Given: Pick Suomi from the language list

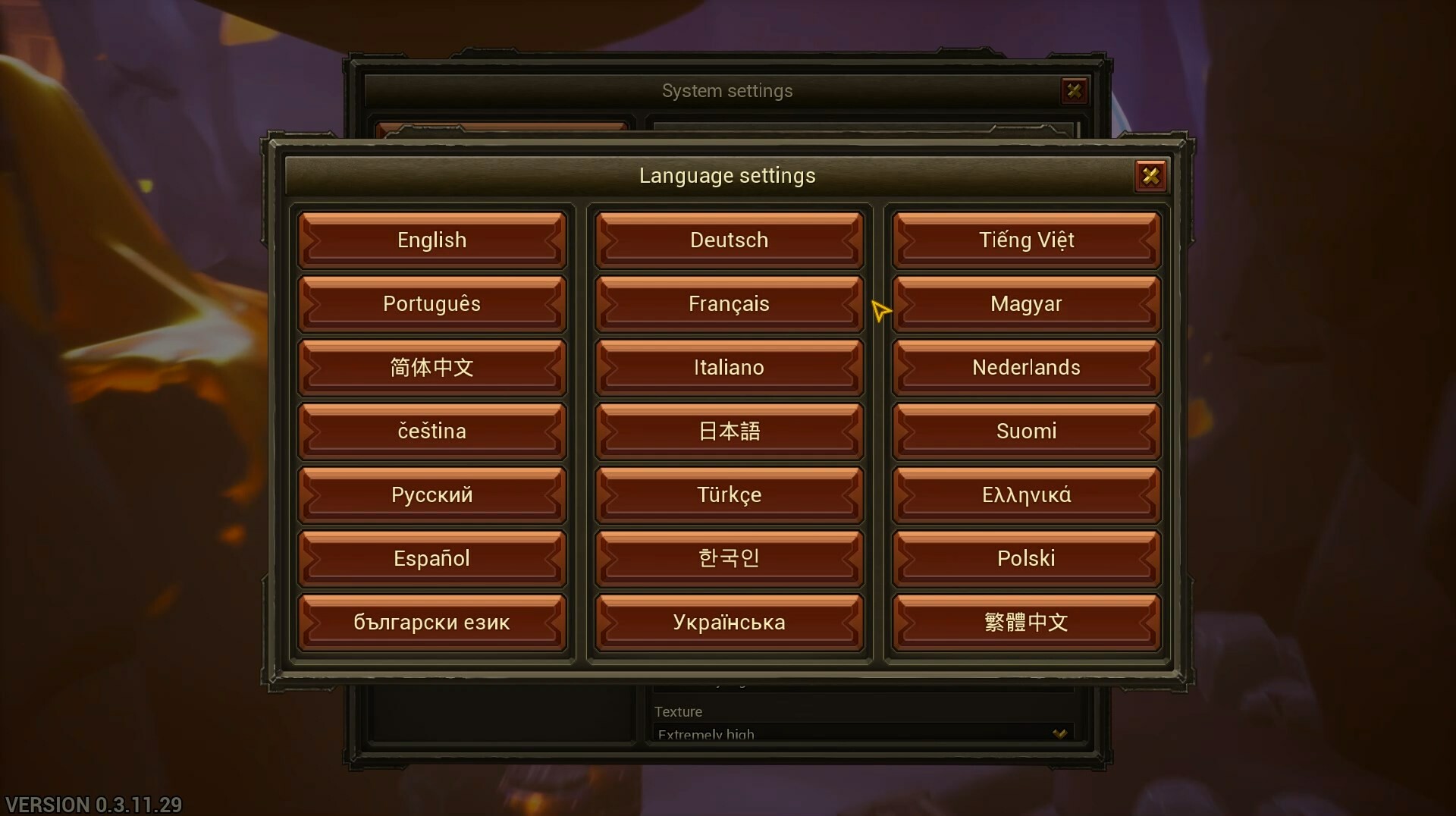Looking at the screenshot, I should click(x=1025, y=431).
